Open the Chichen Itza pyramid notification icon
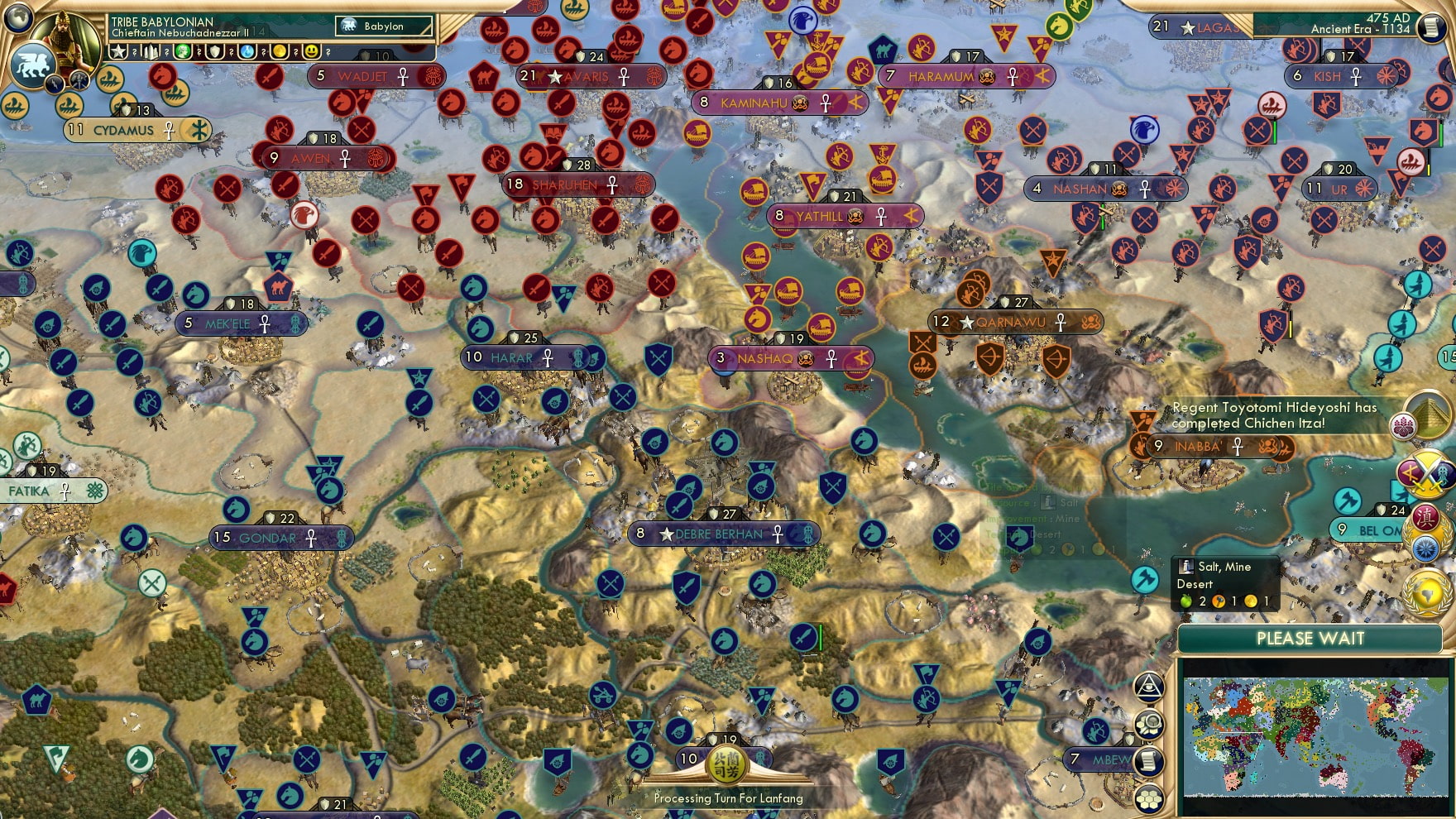The image size is (1456, 819). (x=1430, y=414)
